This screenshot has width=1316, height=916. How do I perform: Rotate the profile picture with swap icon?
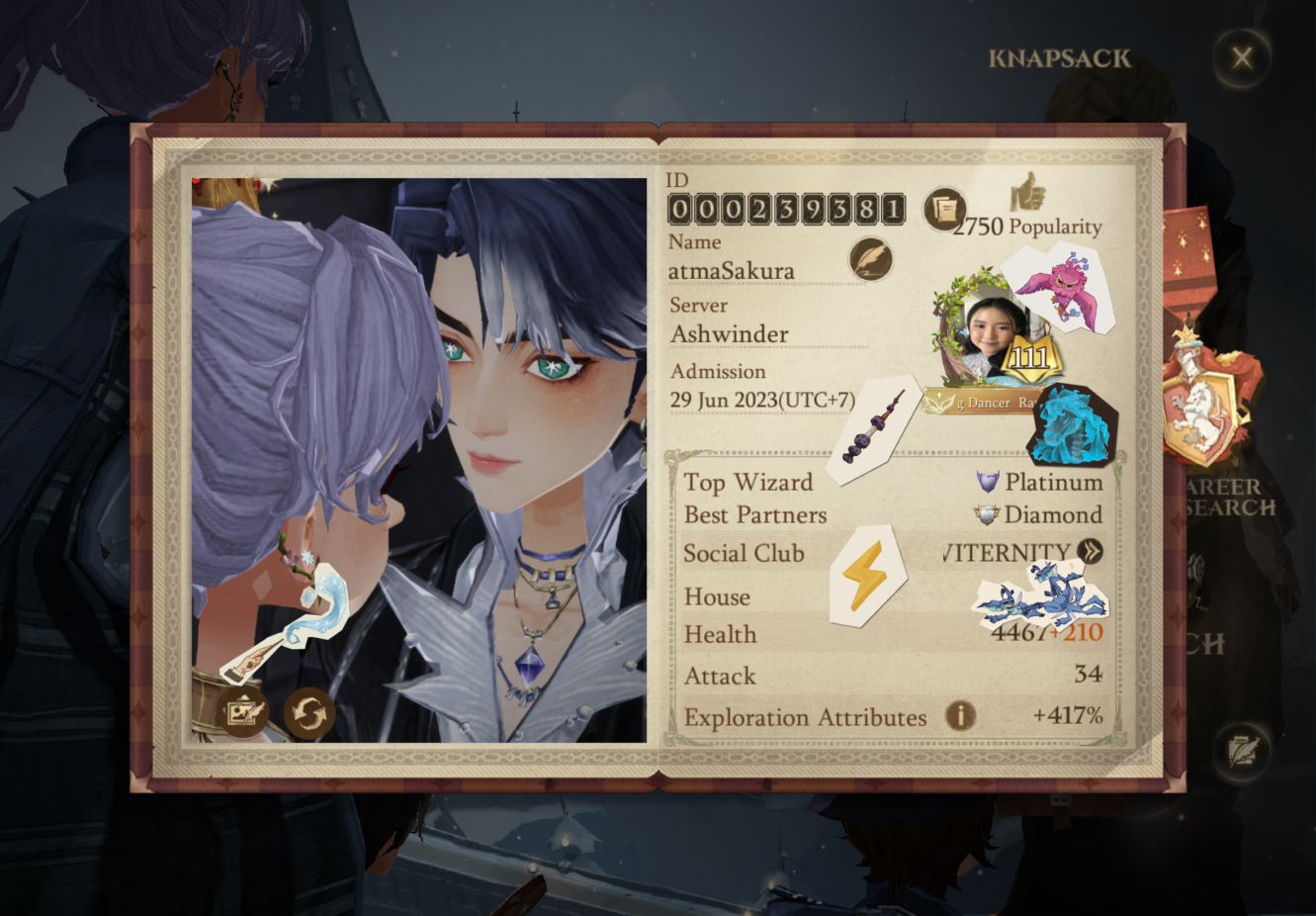tap(309, 712)
